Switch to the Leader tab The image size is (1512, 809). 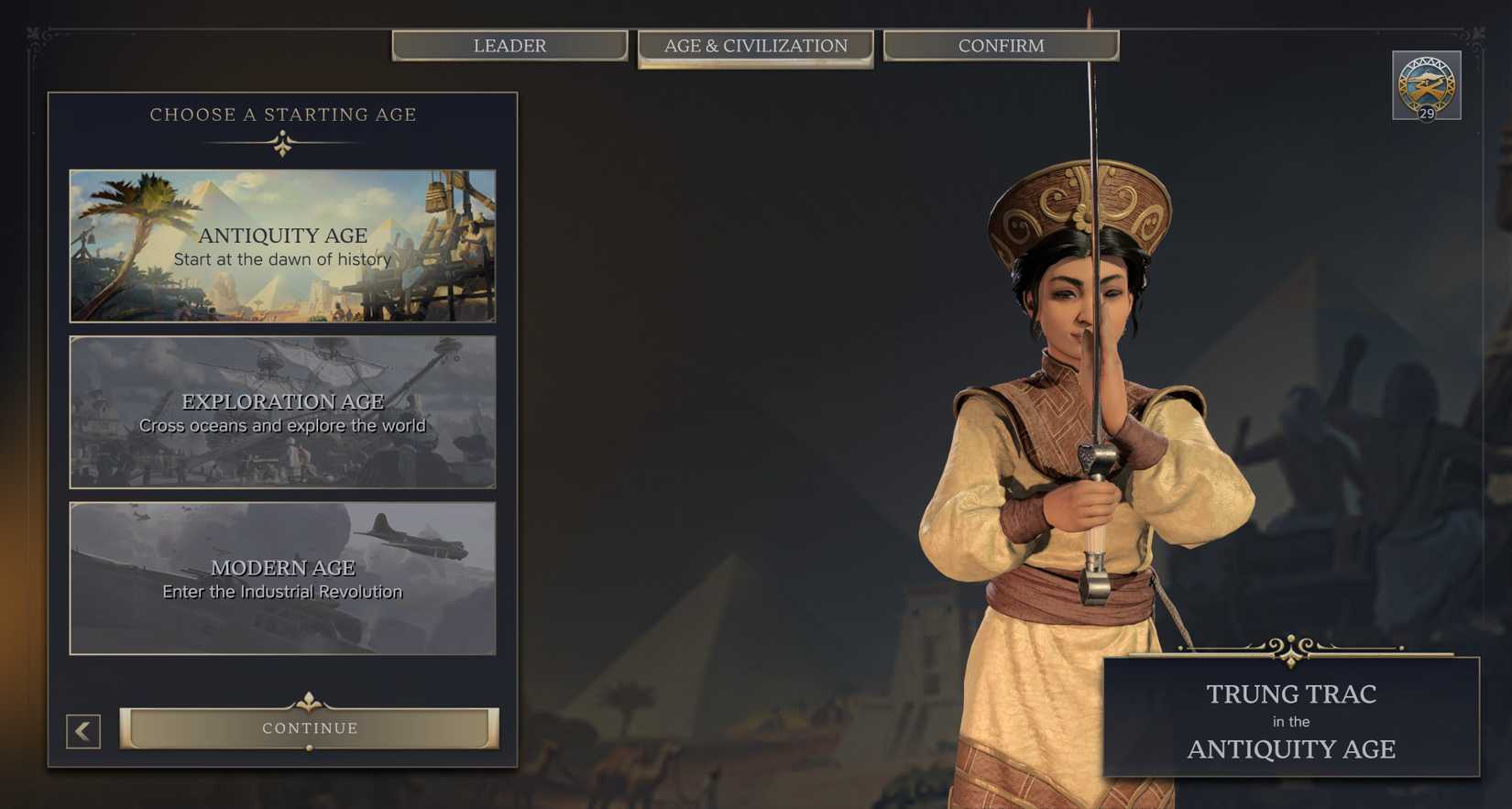pyautogui.click(x=509, y=45)
